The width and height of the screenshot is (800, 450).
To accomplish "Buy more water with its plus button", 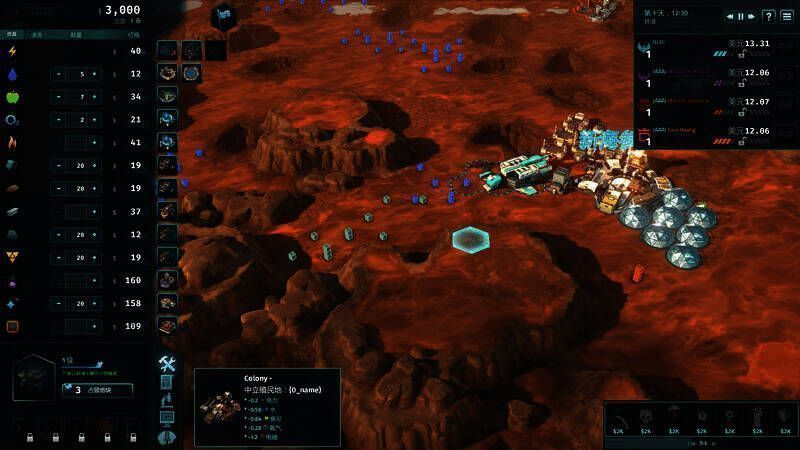I will pyautogui.click(x=95, y=75).
